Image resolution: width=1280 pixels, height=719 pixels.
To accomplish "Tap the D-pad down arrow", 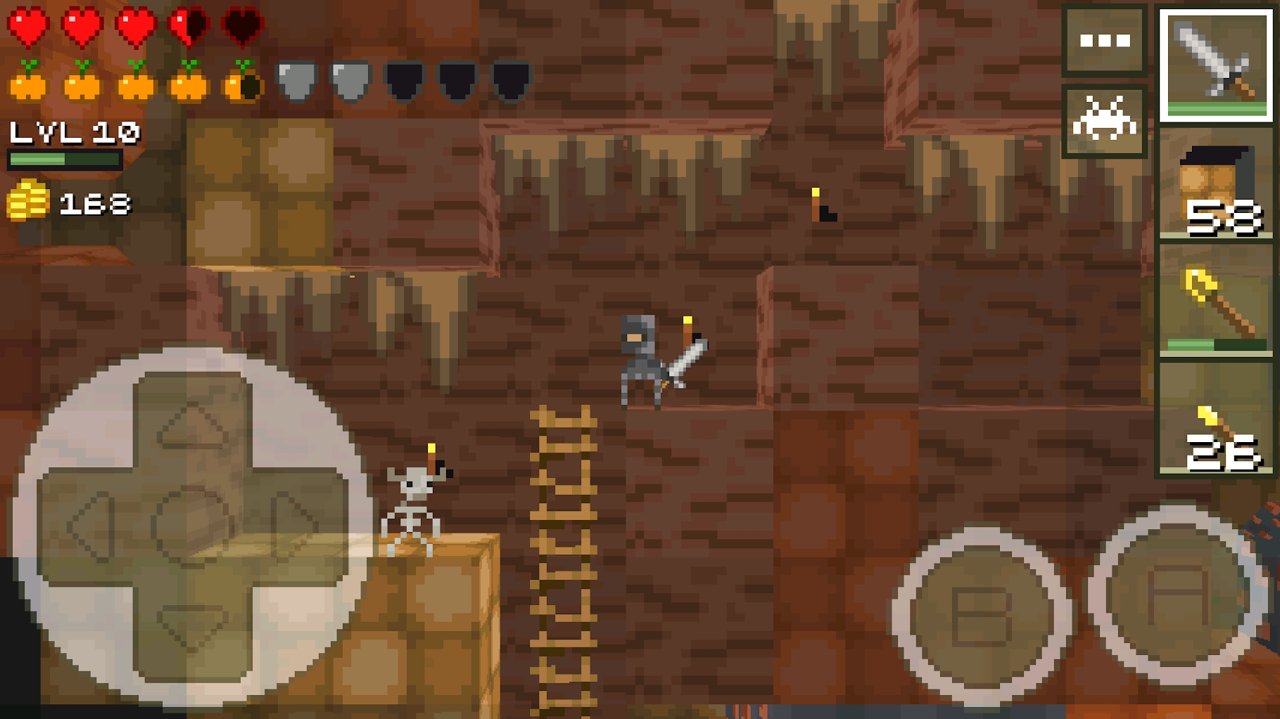I will [192, 624].
